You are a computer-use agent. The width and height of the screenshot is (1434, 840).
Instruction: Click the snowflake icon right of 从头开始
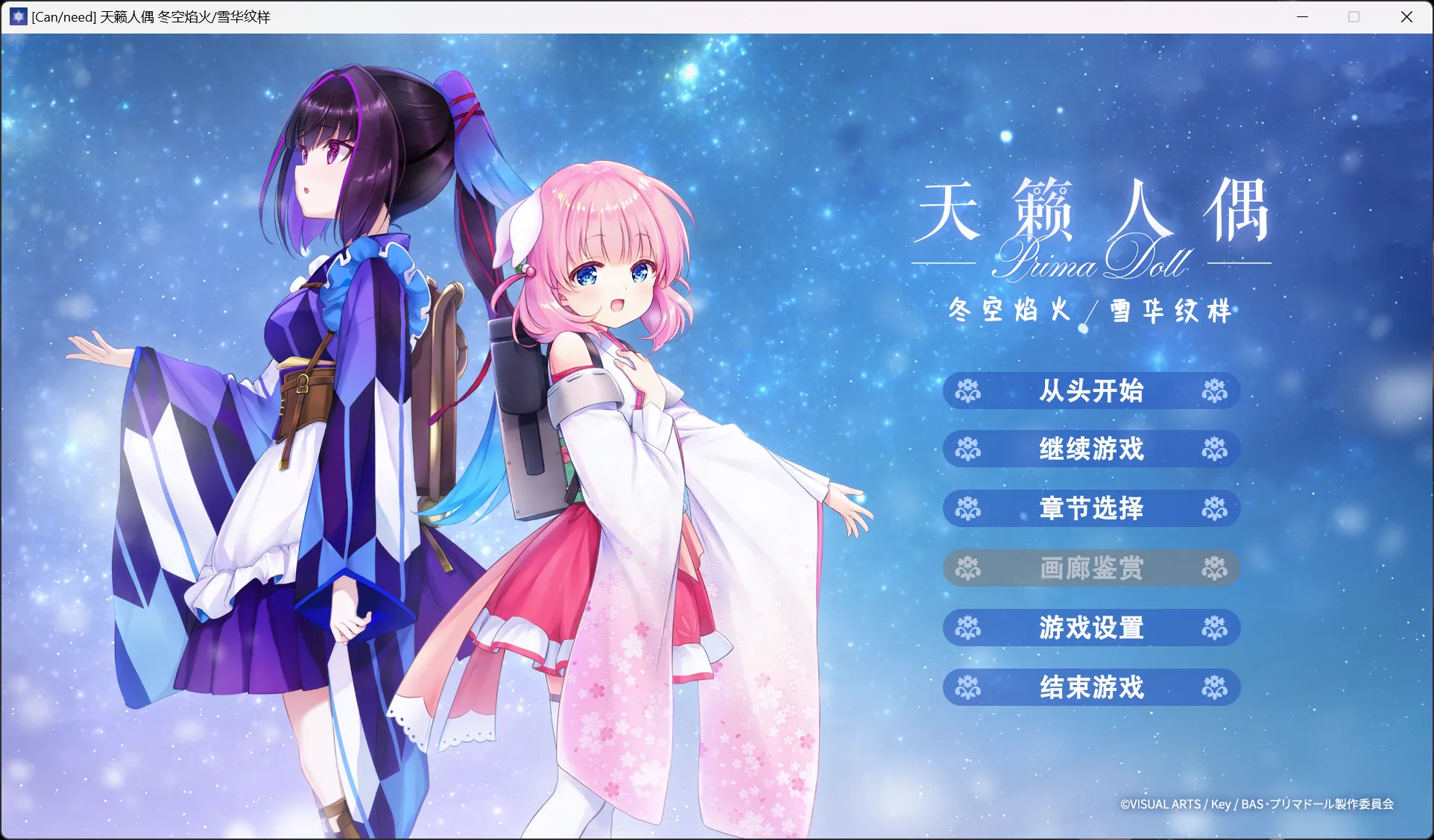1213,391
